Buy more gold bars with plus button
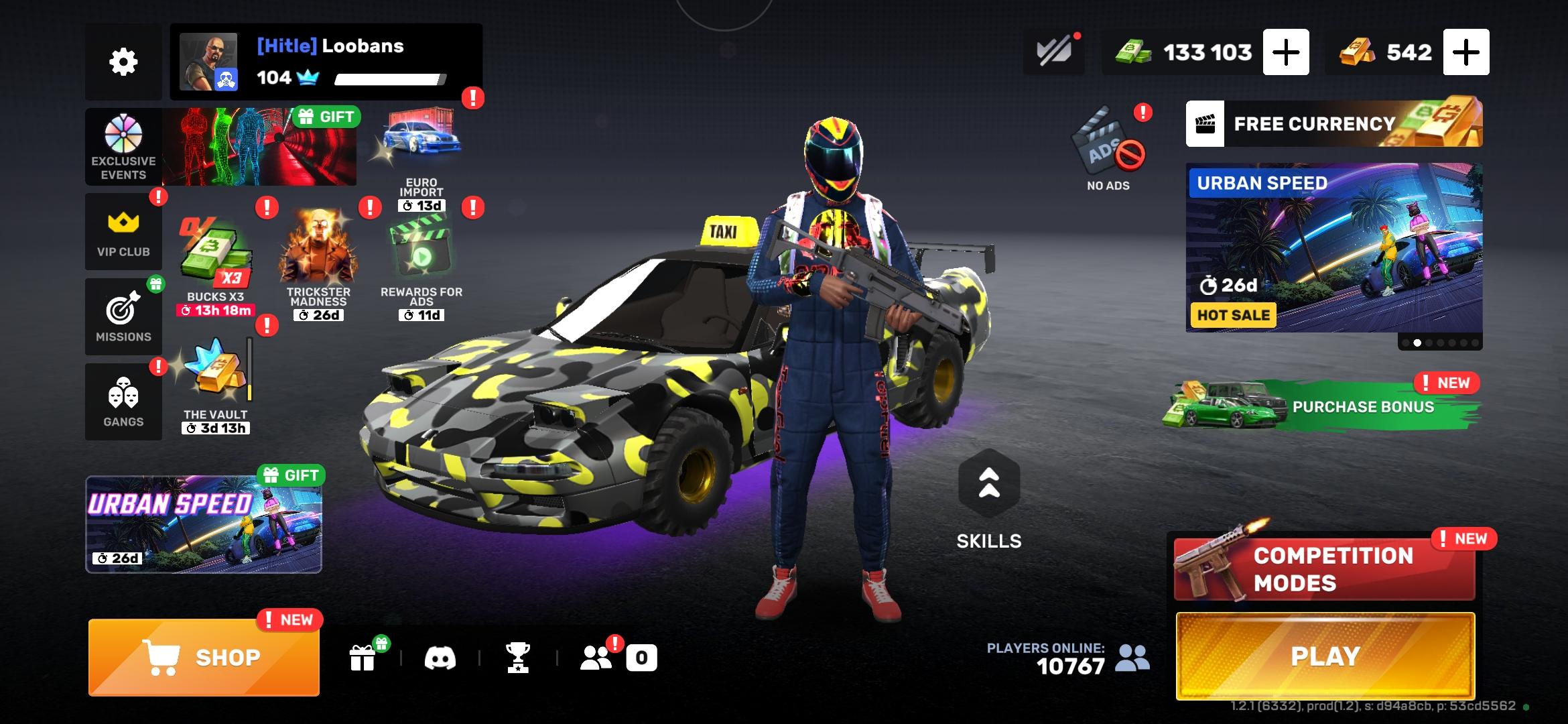 [x=1465, y=52]
